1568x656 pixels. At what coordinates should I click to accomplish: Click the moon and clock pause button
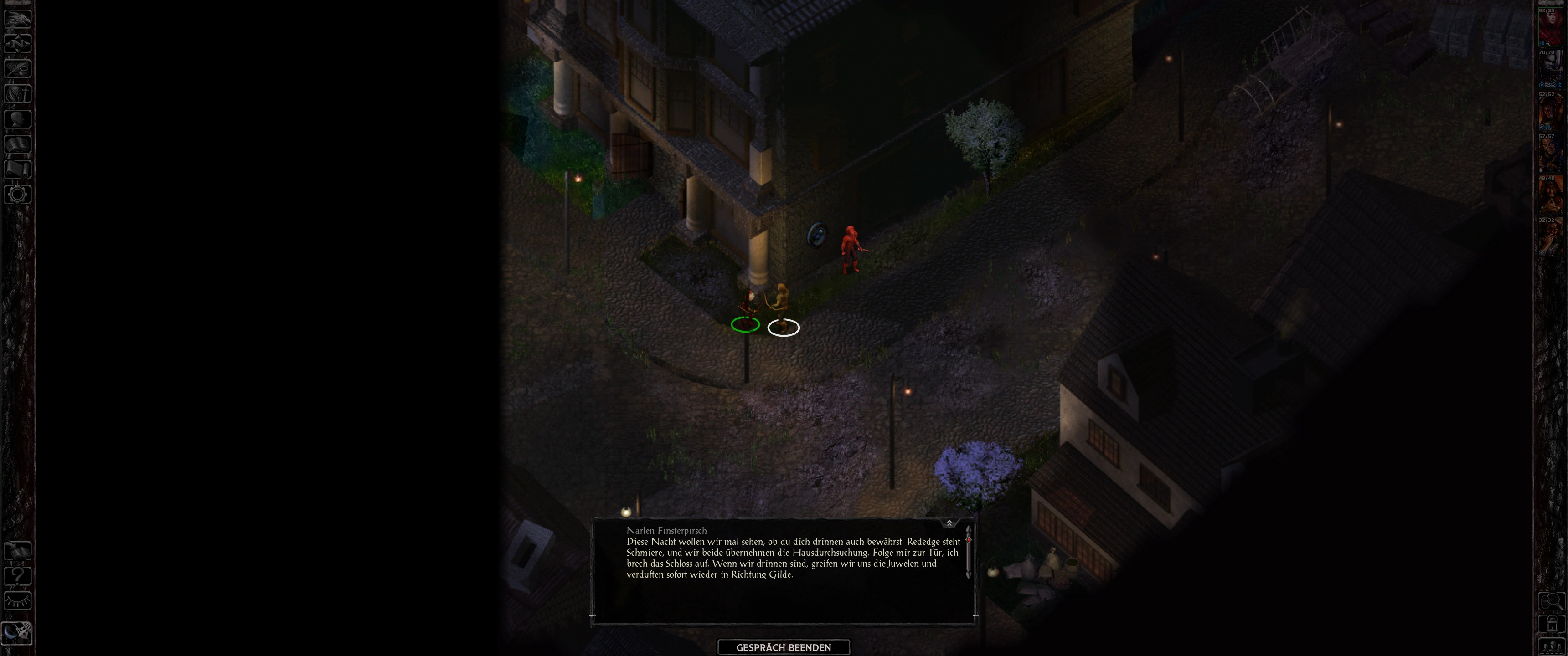click(x=16, y=634)
